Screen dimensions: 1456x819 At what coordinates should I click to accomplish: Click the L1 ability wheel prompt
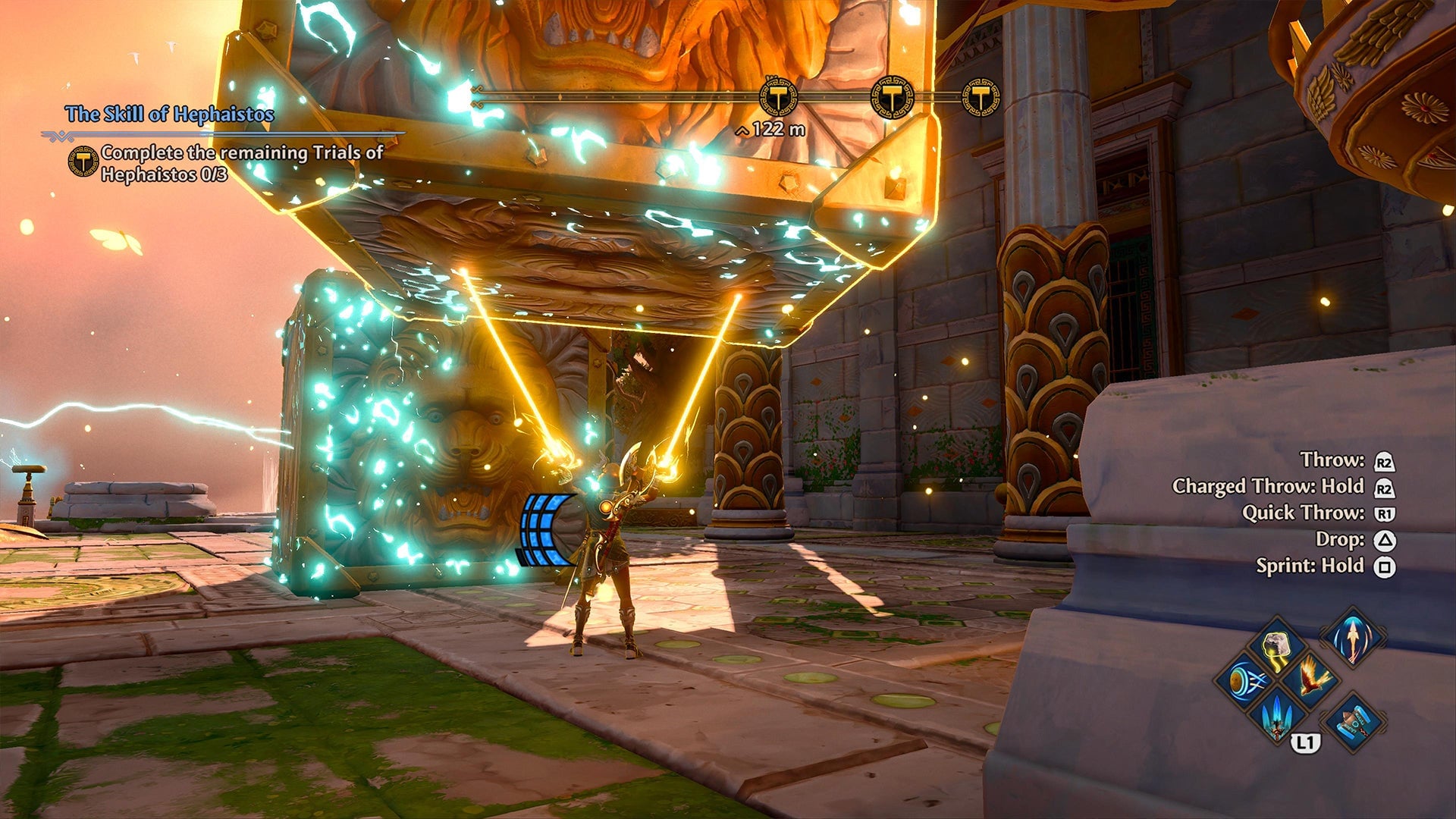(x=1307, y=742)
